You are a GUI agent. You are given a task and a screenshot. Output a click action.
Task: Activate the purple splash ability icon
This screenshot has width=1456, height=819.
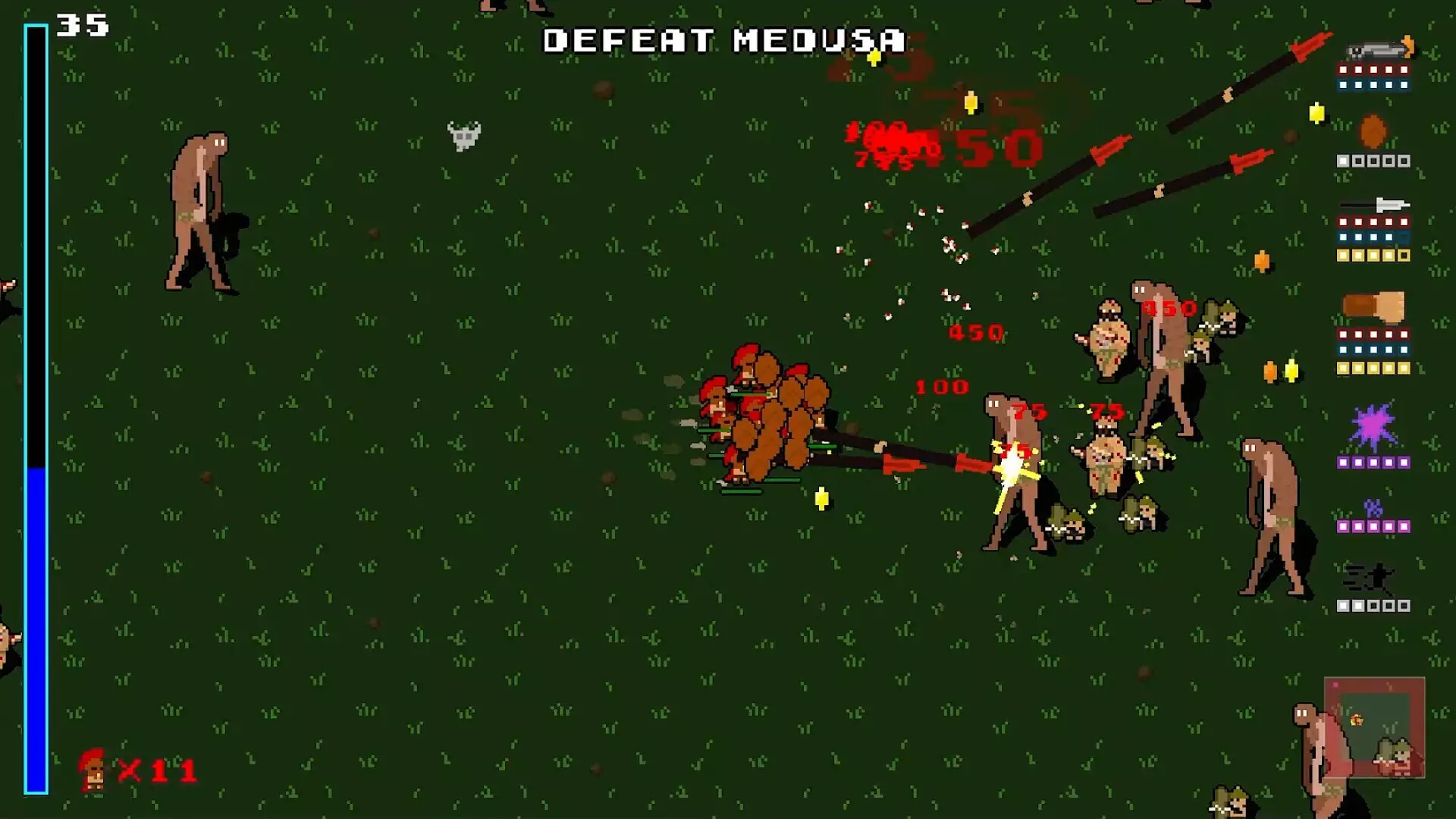coord(1373,427)
